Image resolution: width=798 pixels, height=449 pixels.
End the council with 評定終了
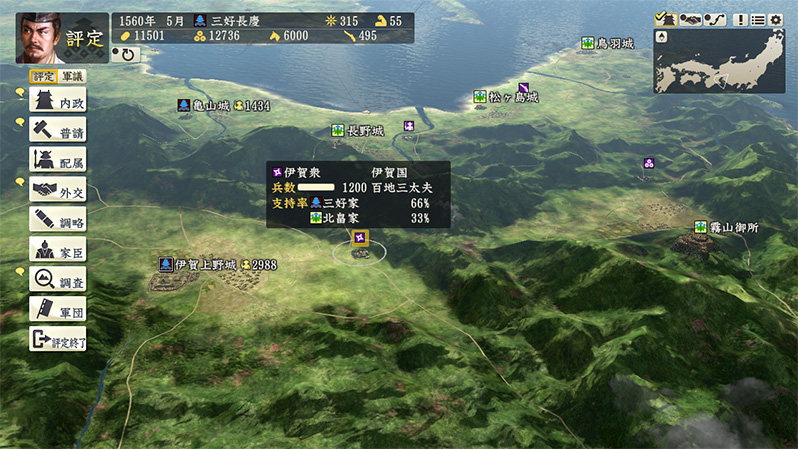57,339
